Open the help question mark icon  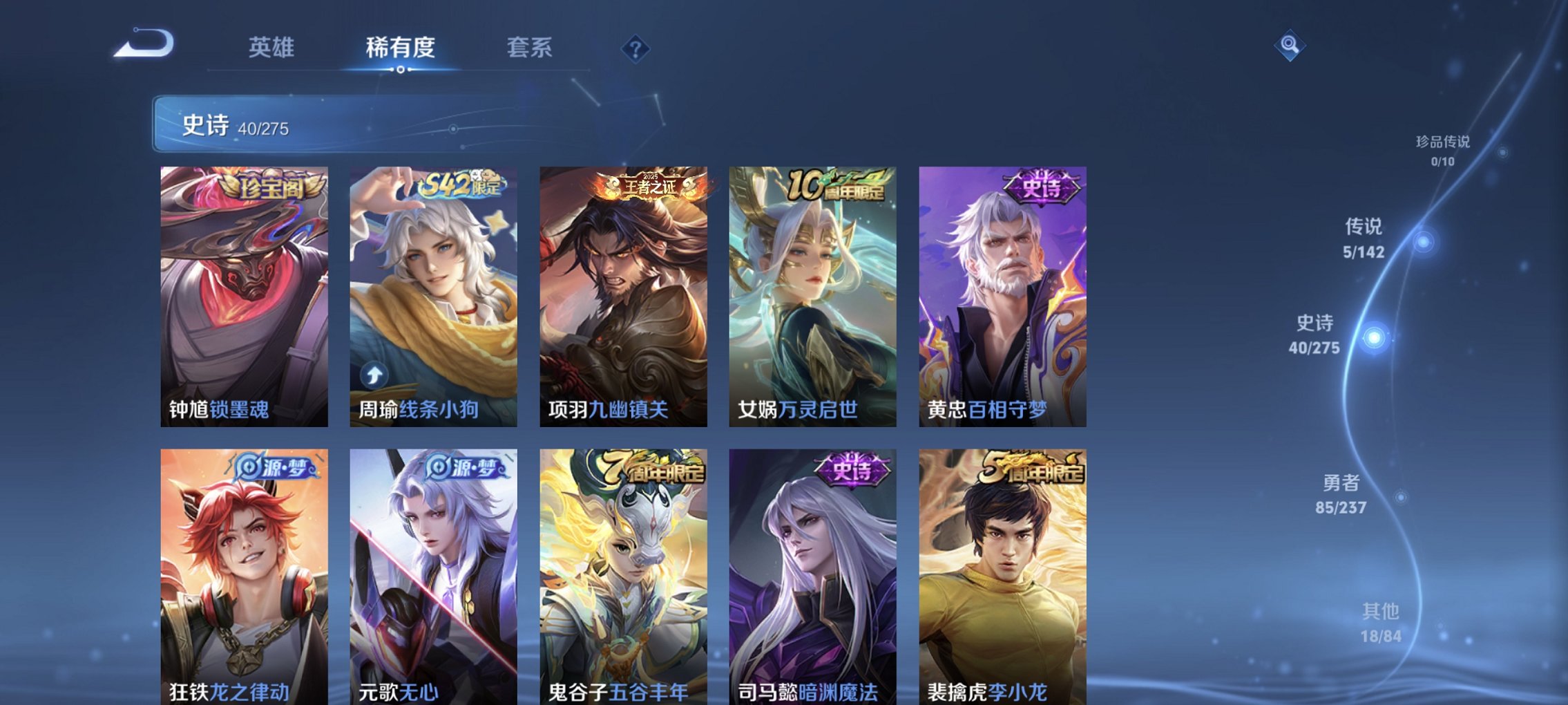[x=637, y=48]
